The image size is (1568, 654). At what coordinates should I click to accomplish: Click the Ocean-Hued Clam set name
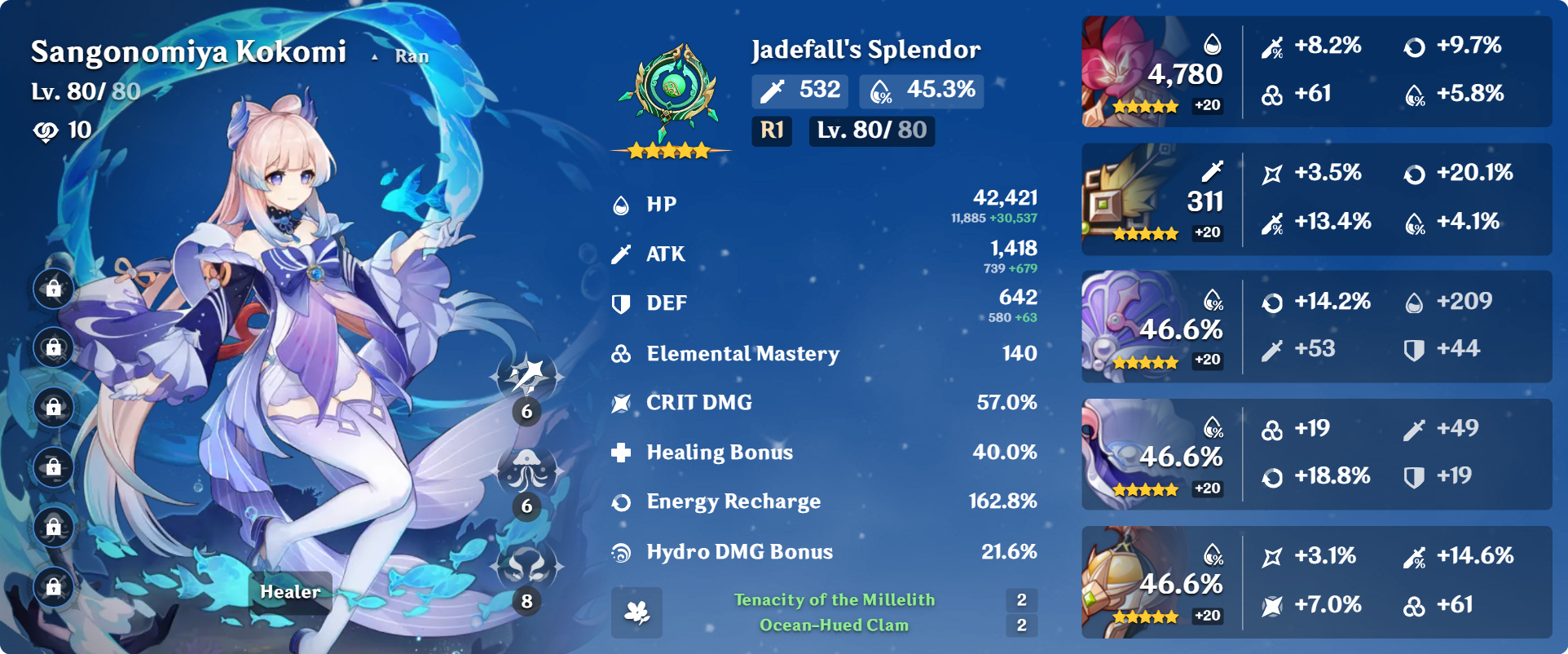(x=834, y=625)
